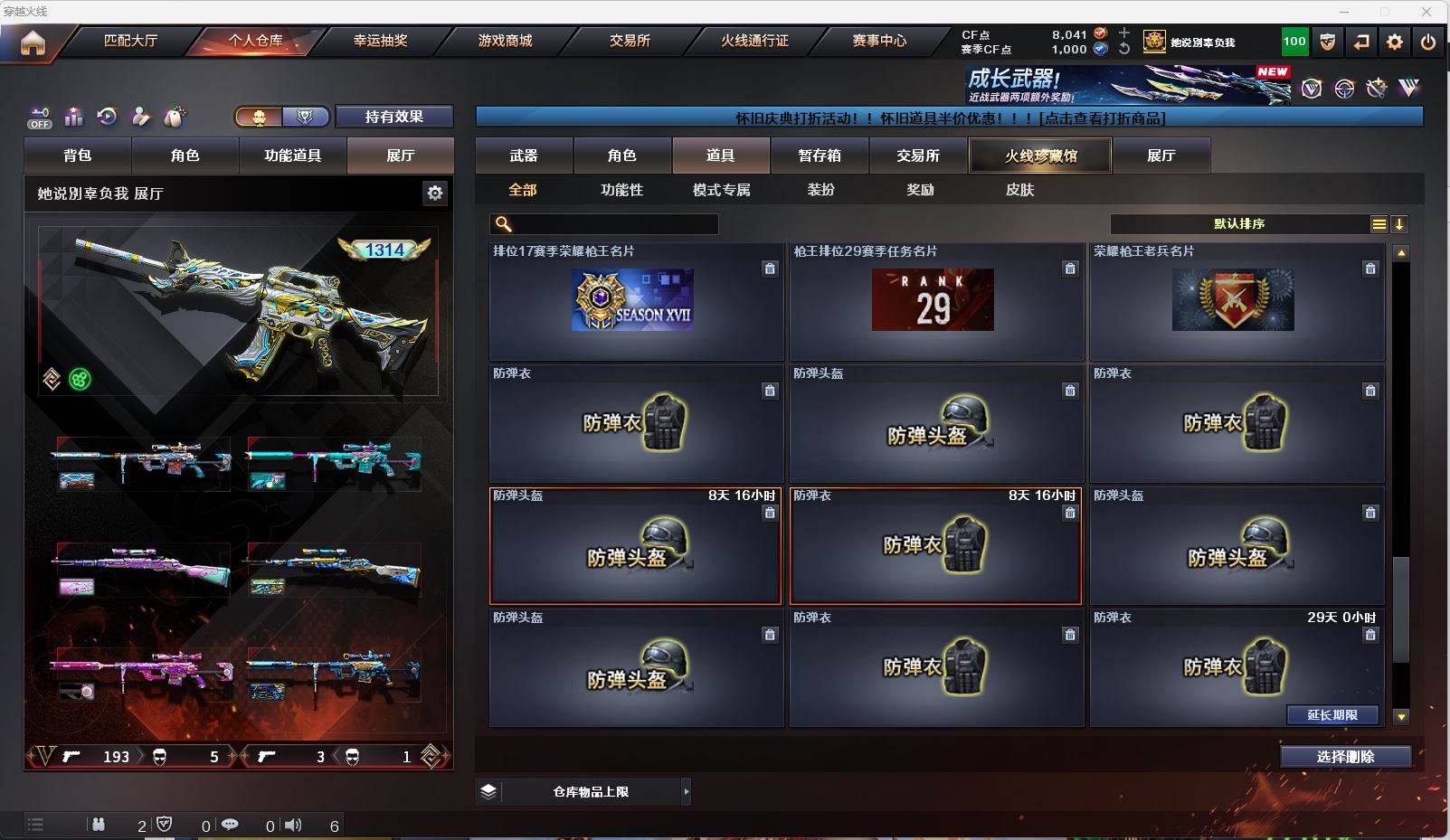Open 火线通行证 battle pass
This screenshot has height=840, width=1450.
(x=754, y=41)
